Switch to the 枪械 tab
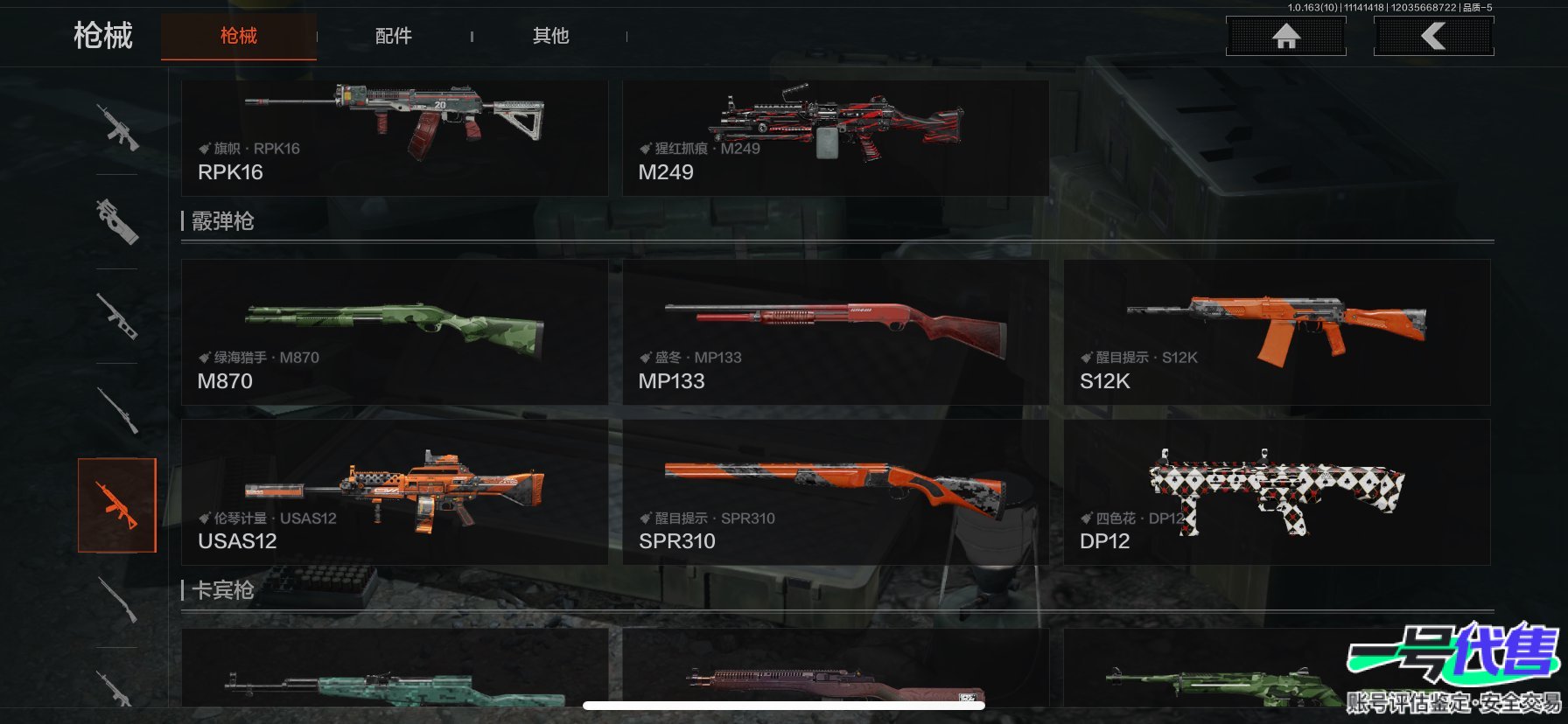The width and height of the screenshot is (1568, 724). click(x=238, y=36)
